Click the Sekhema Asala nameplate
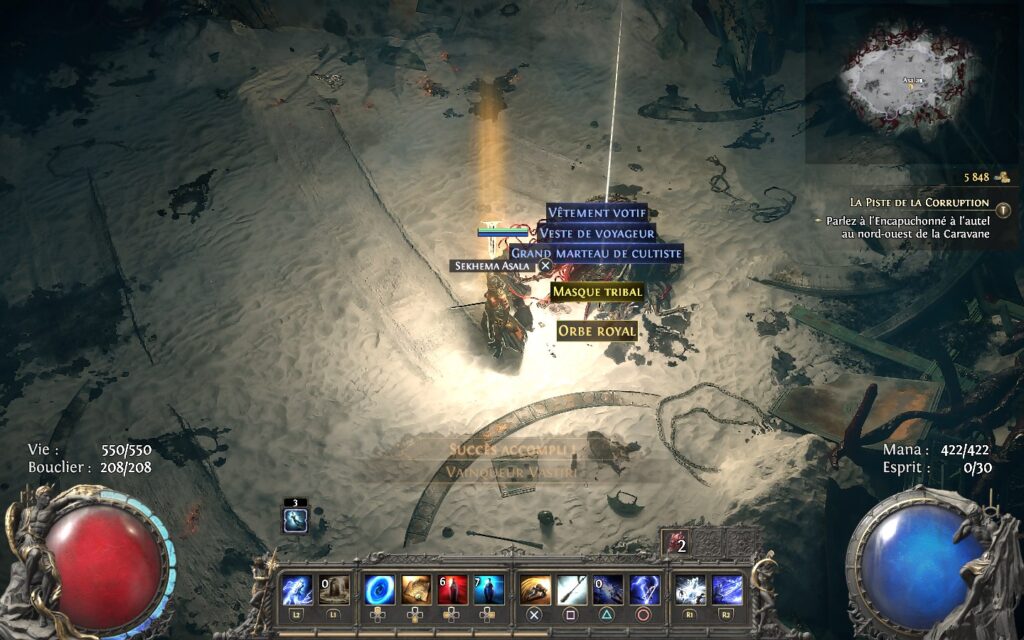Viewport: 1024px width, 640px height. pos(494,266)
